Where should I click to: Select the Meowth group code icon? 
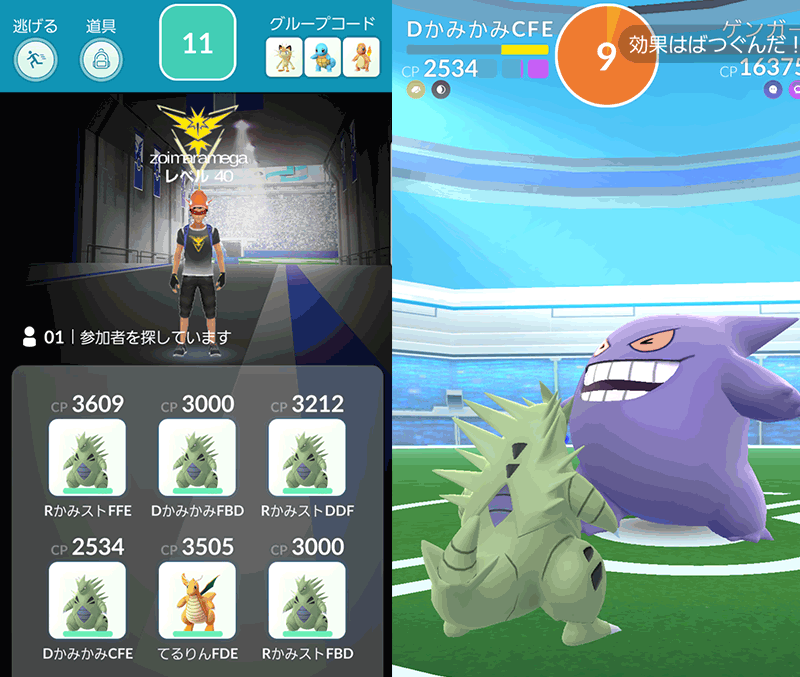(284, 57)
